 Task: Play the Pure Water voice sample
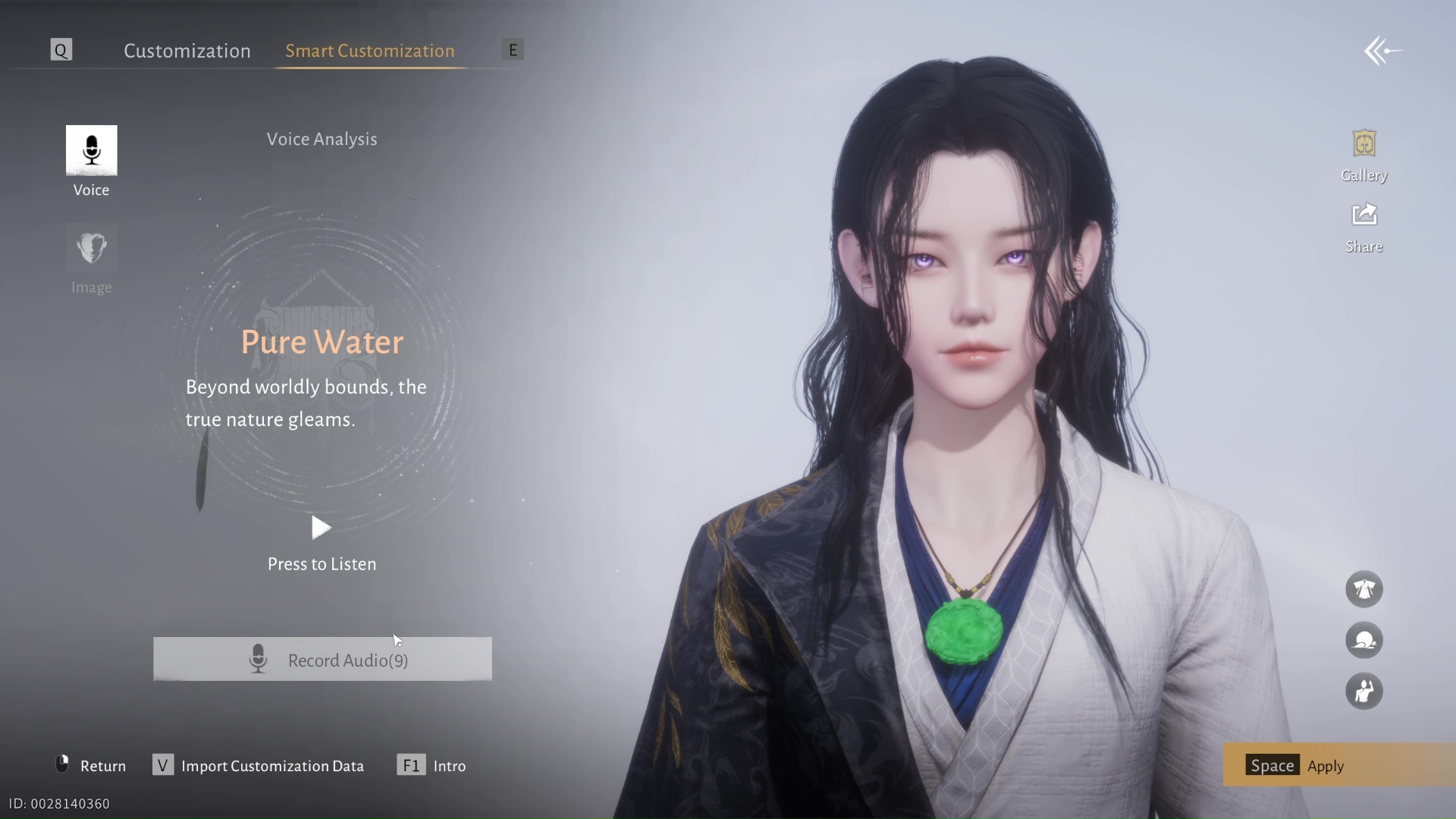(x=322, y=528)
